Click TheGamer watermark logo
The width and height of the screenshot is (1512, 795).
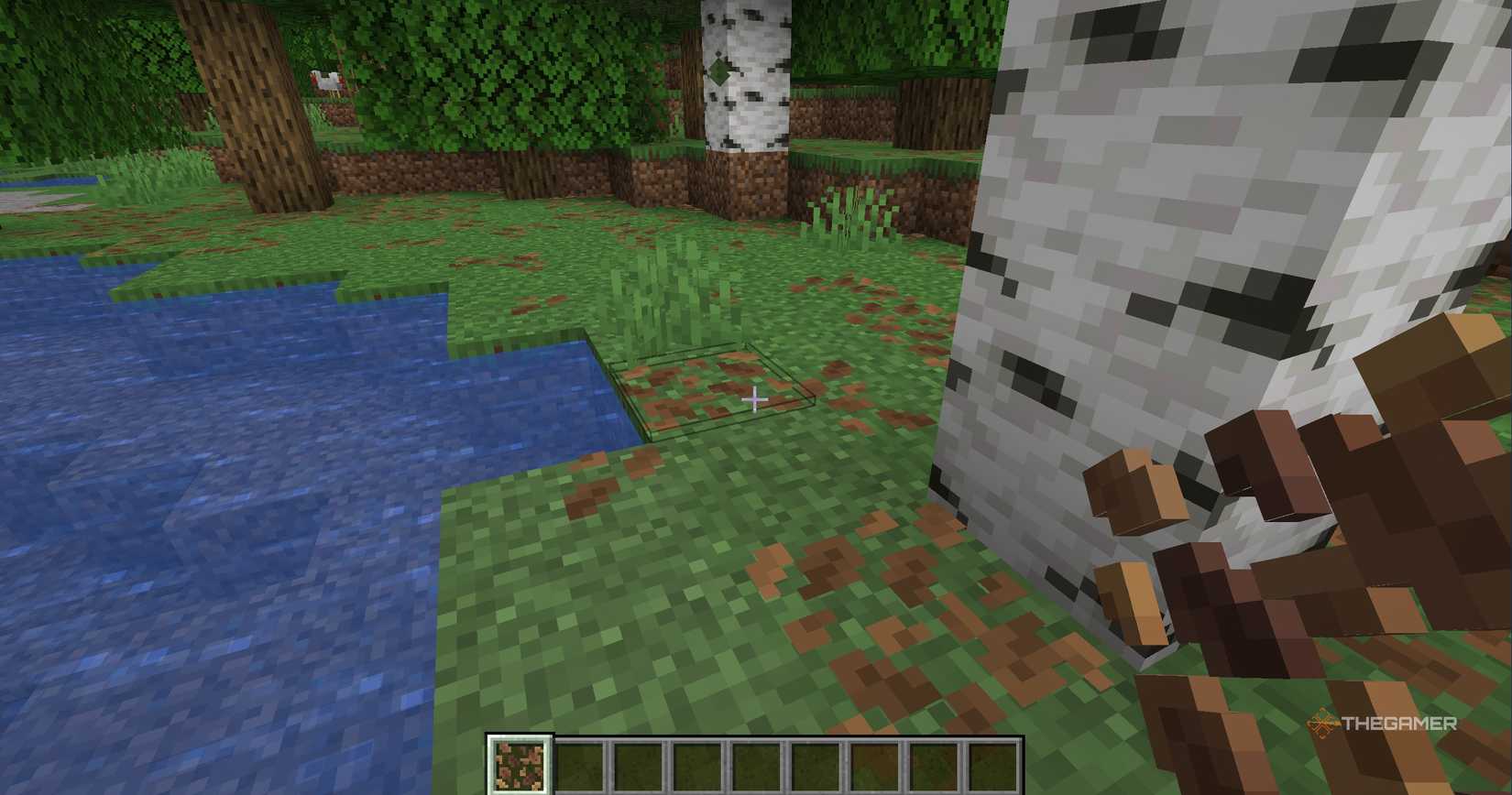pyautogui.click(x=1384, y=724)
